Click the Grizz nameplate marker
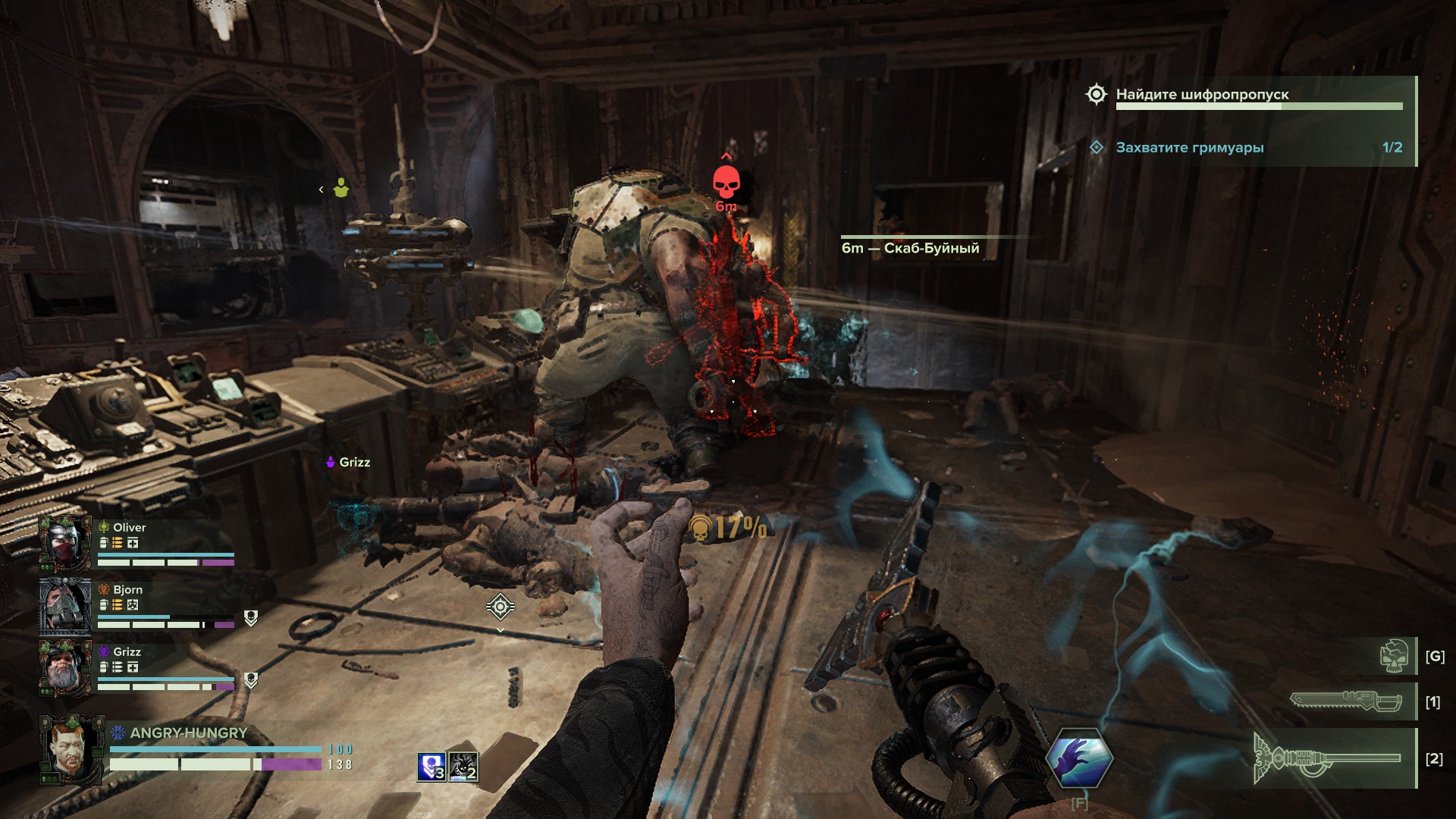1456x819 pixels. [348, 463]
